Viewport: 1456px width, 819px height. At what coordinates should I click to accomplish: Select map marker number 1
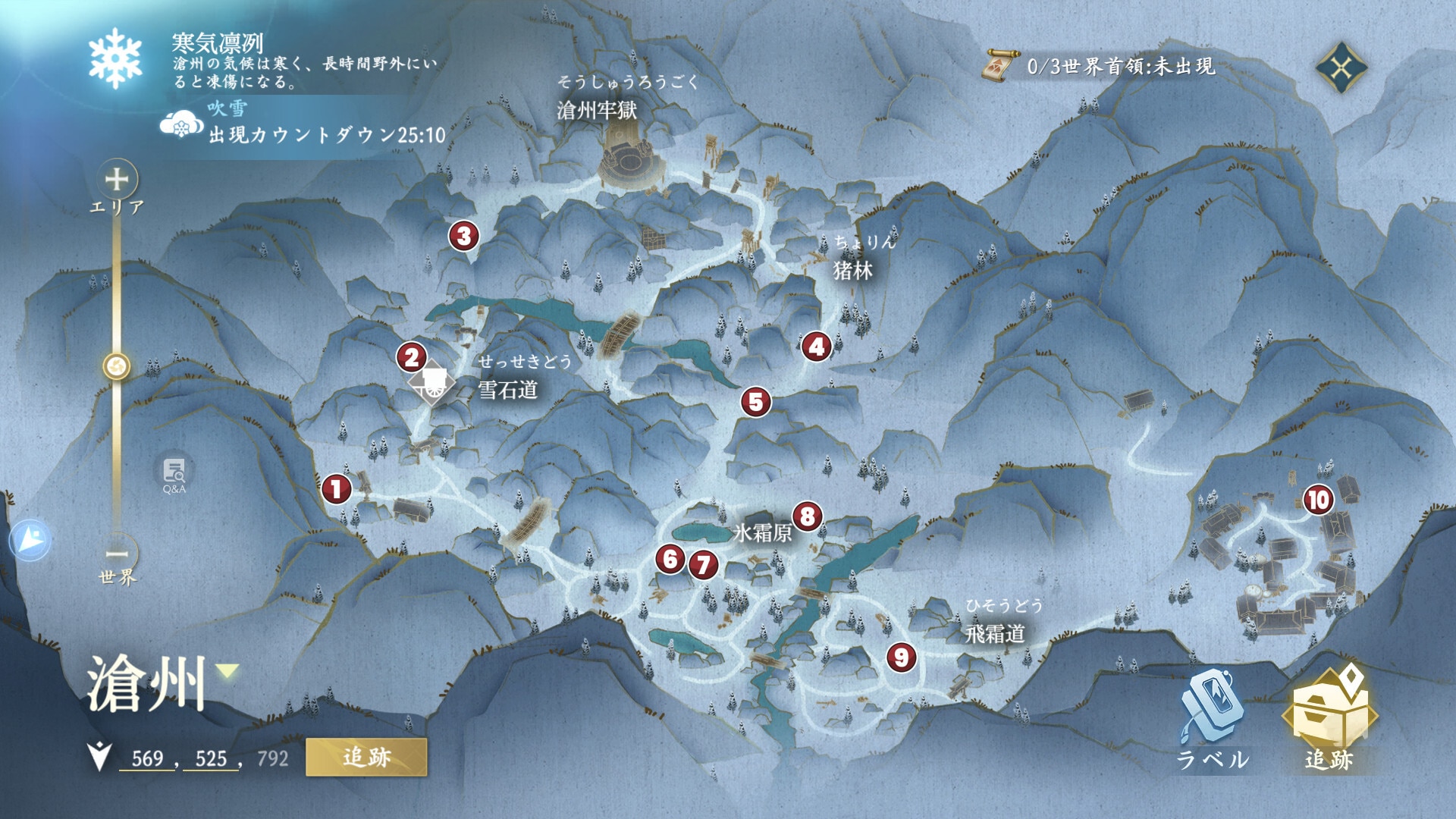337,489
